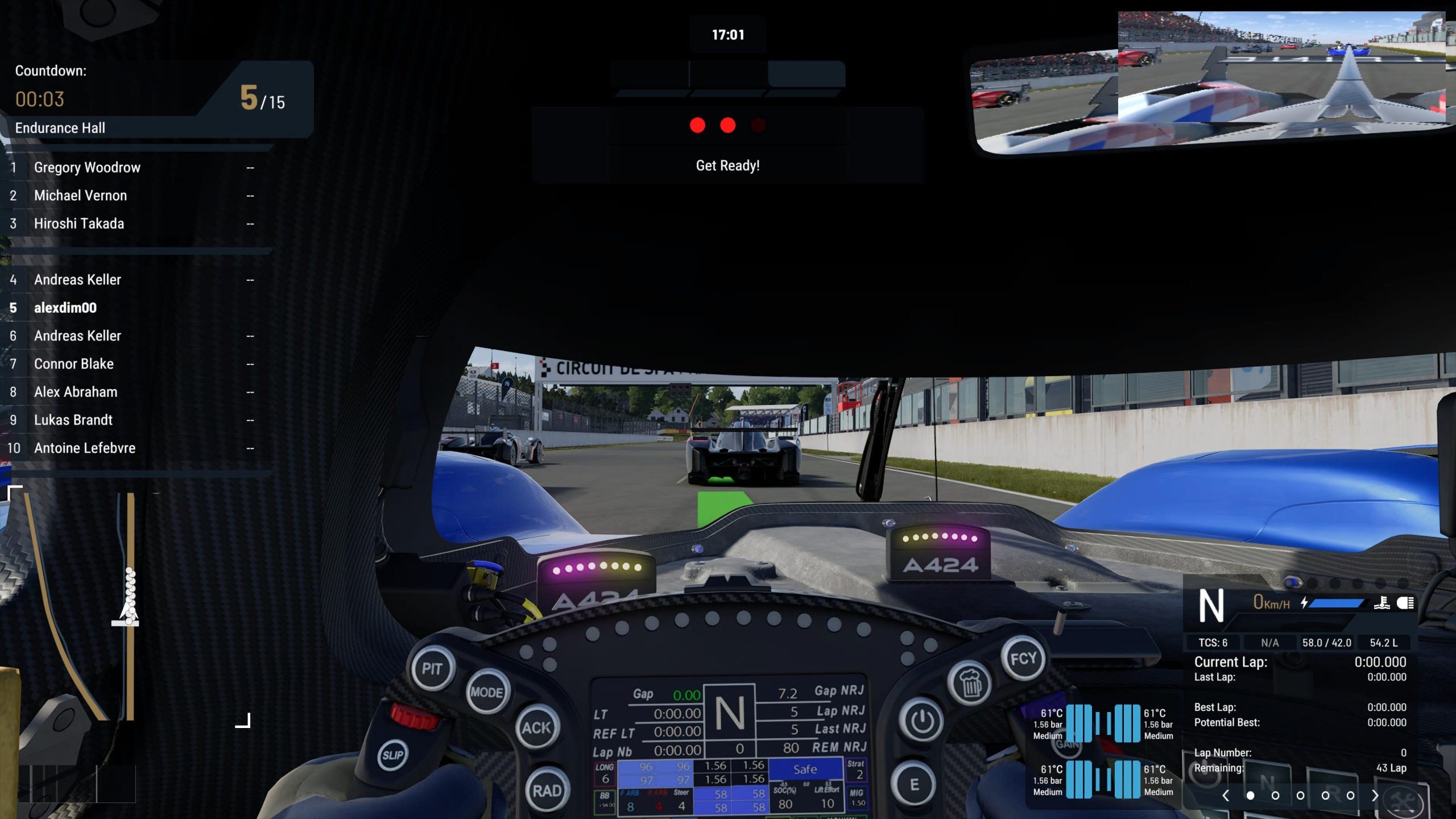
Task: Select Gregory Woodrow in the standings
Action: [x=87, y=168]
